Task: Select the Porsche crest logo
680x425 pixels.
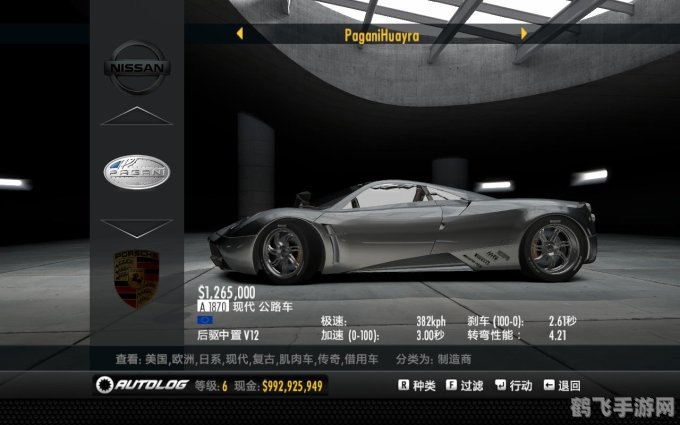Action: [137, 279]
